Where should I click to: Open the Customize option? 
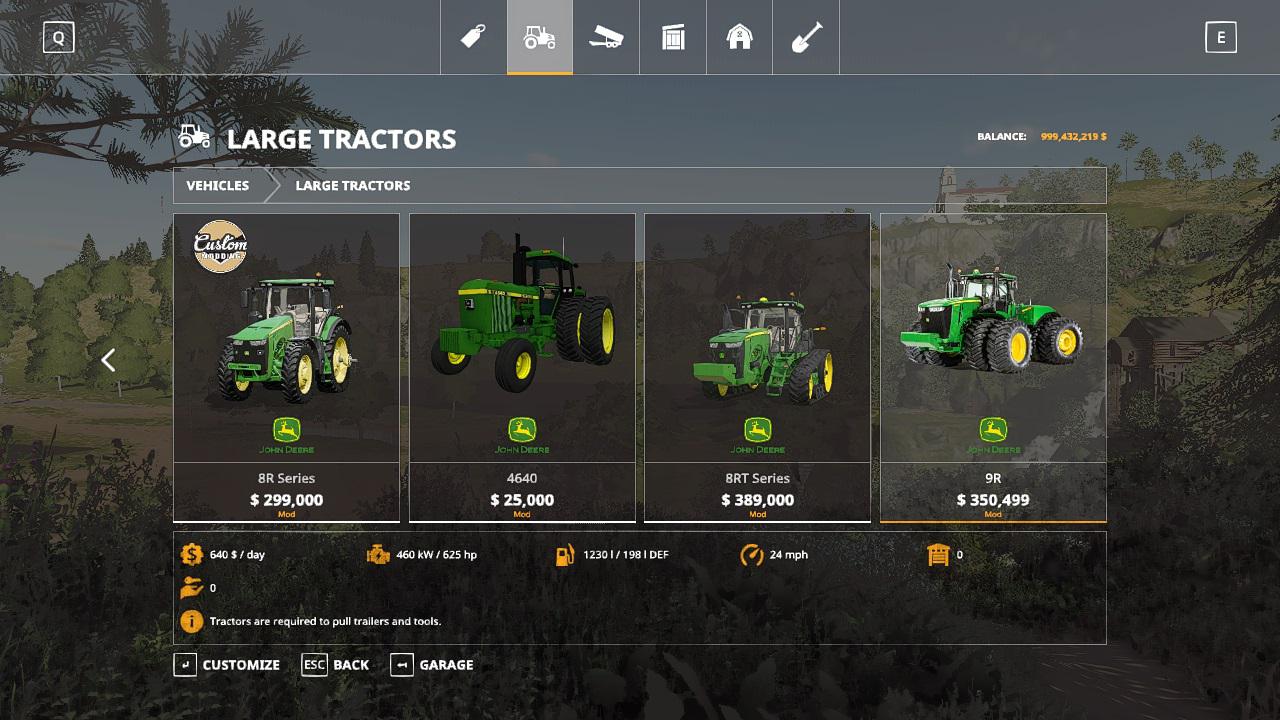[227, 665]
